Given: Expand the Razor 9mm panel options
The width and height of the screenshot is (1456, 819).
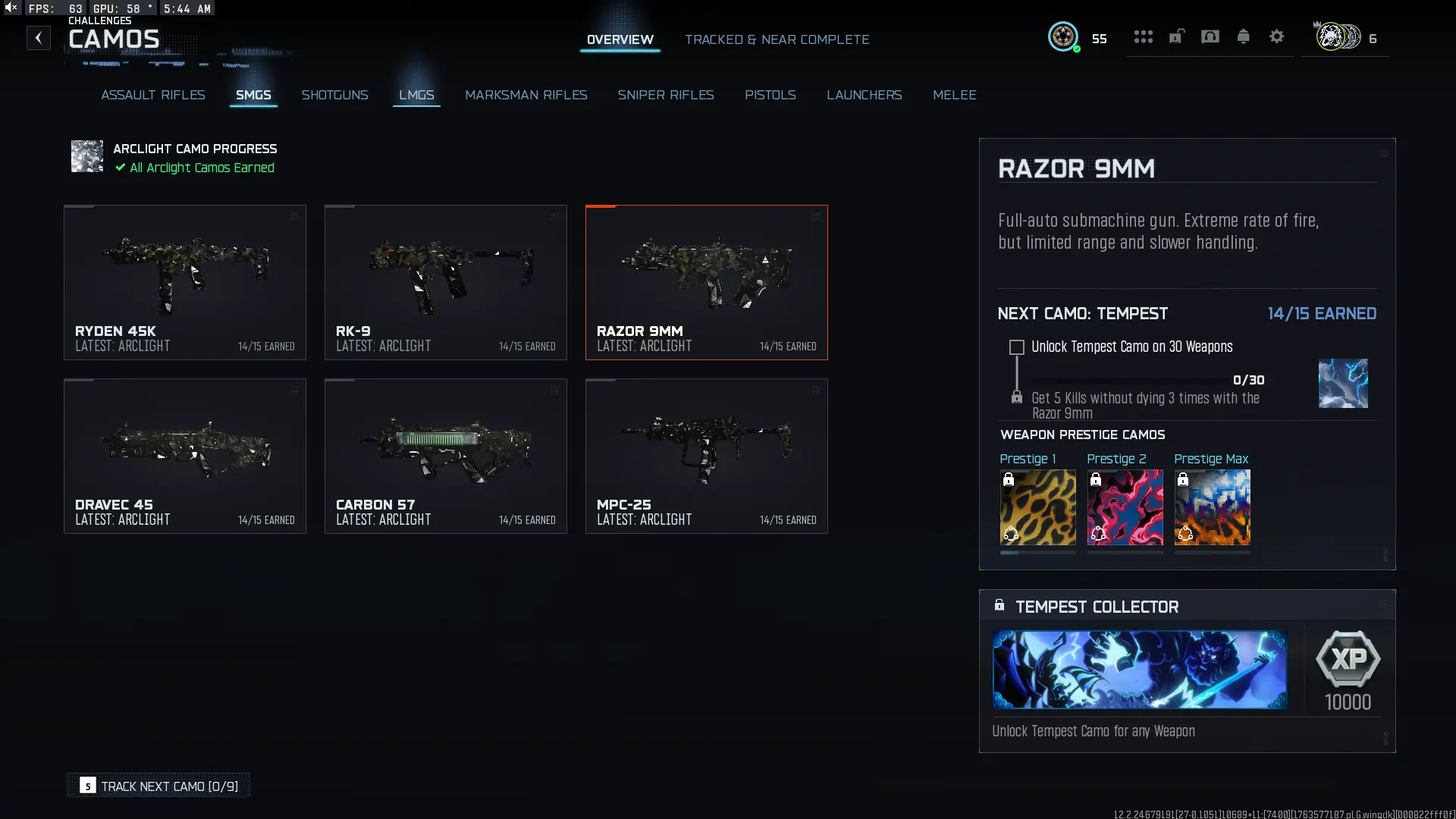Looking at the screenshot, I should click(x=1385, y=152).
